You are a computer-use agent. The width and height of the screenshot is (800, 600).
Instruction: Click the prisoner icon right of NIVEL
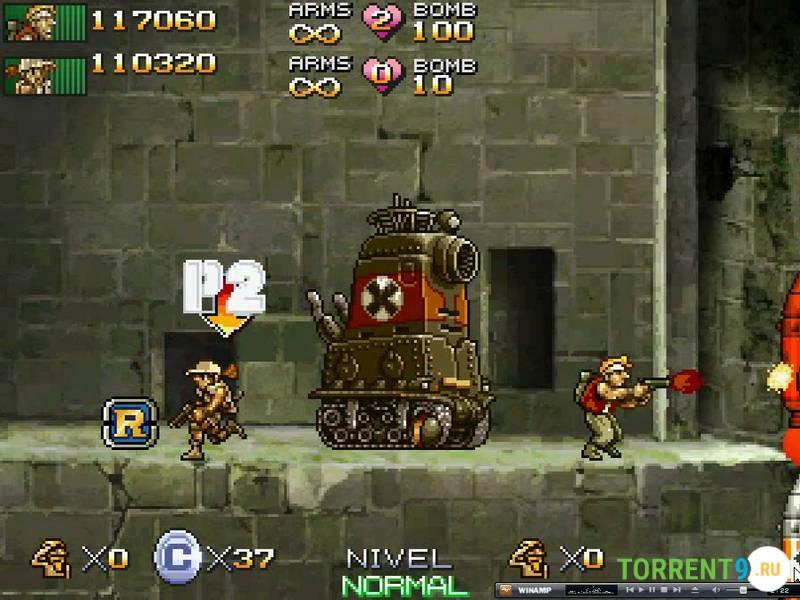528,556
